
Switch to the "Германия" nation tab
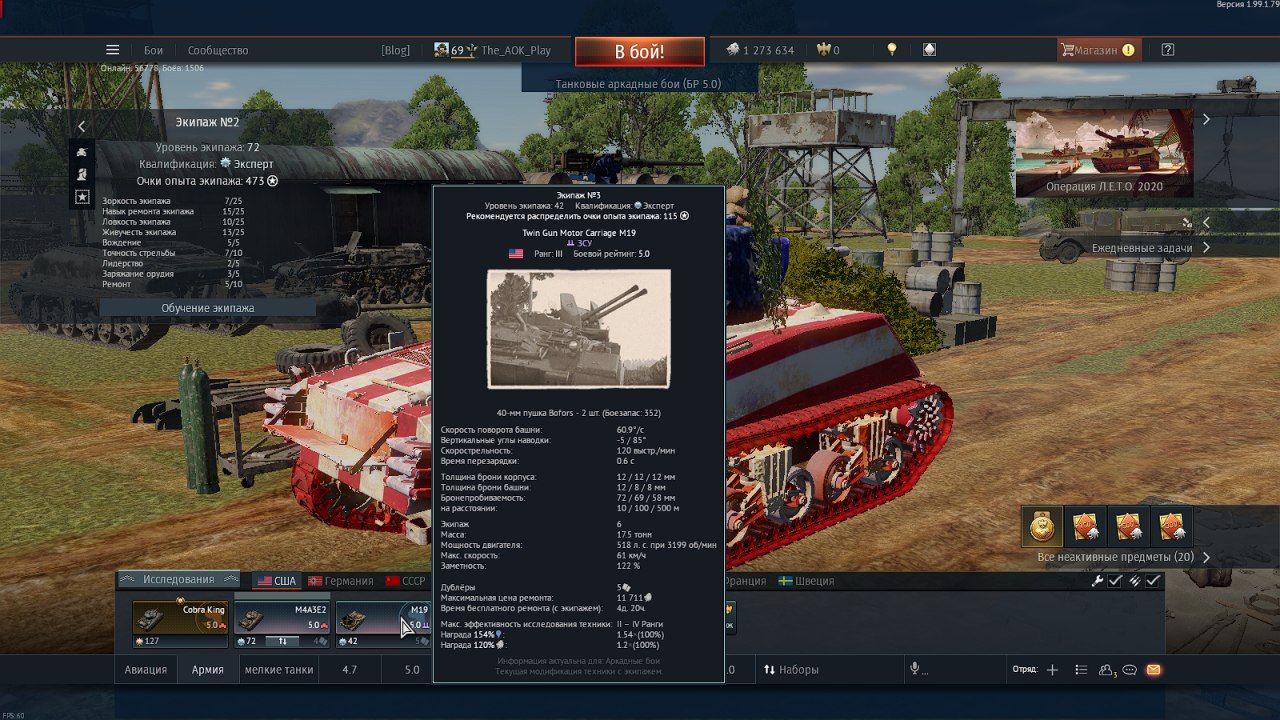pos(340,581)
